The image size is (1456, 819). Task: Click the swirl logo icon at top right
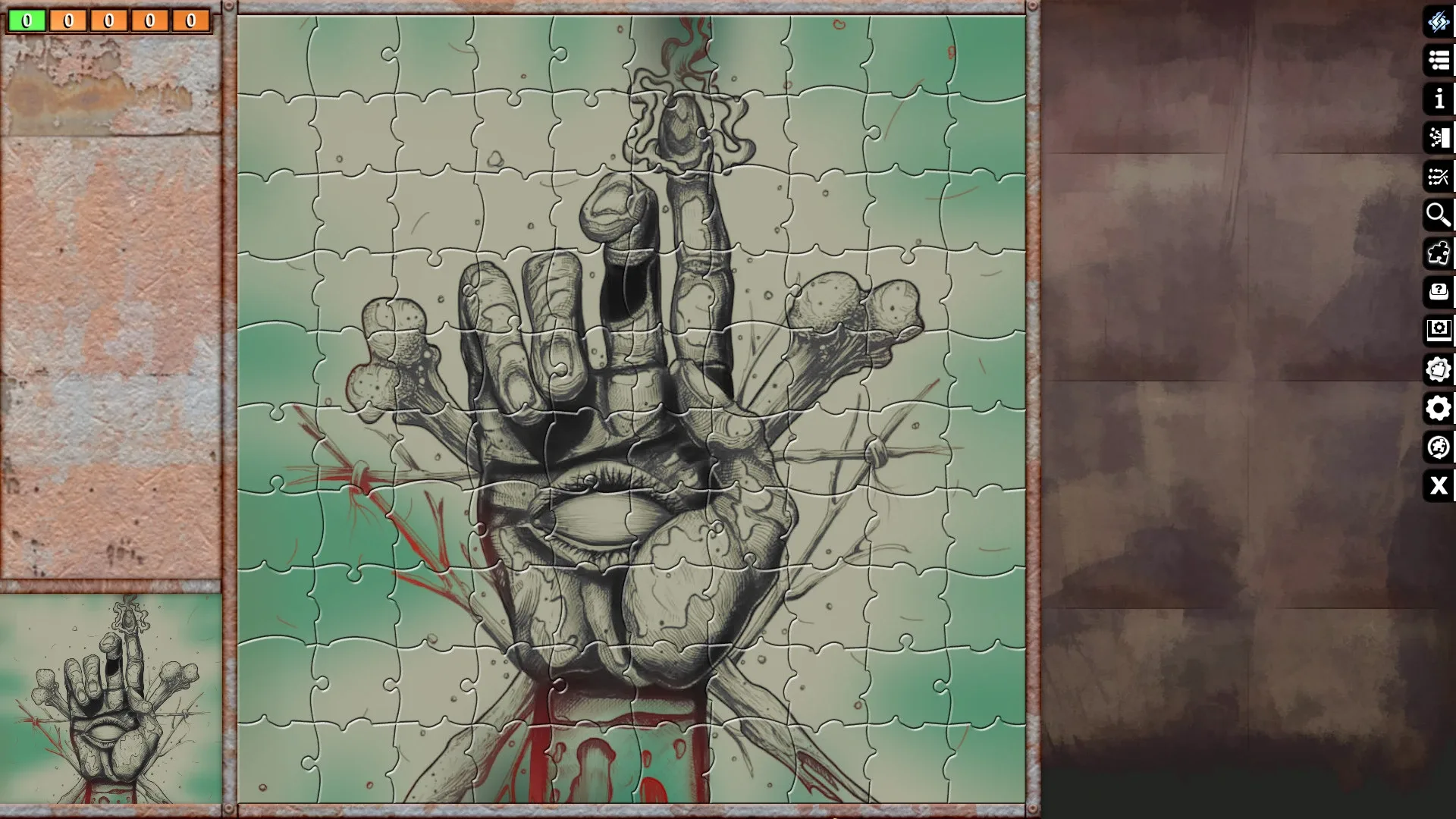point(1438,23)
